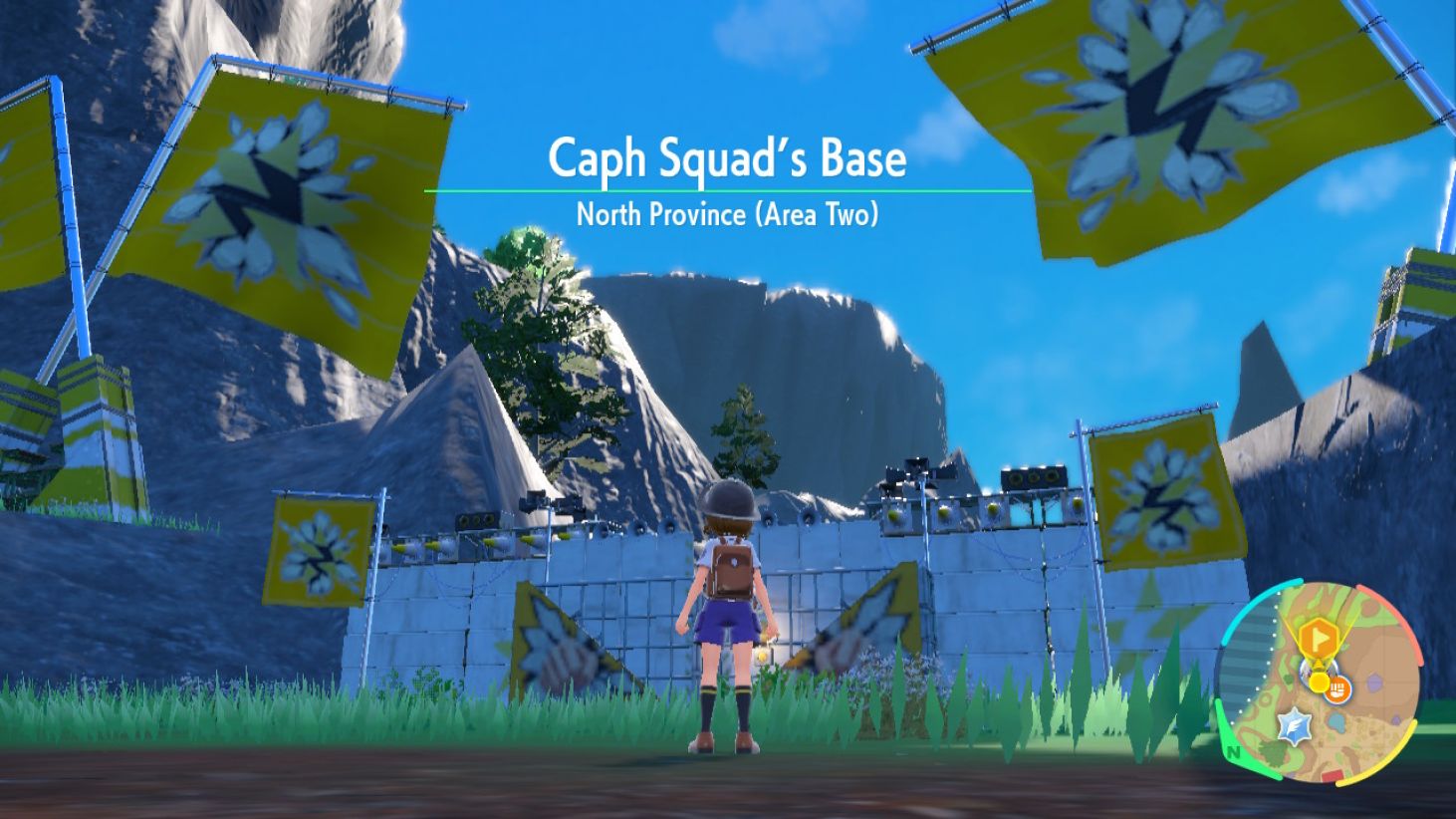Image resolution: width=1456 pixels, height=819 pixels.
Task: Select the 'Caph Squad's Base' title text
Action: coord(728,158)
